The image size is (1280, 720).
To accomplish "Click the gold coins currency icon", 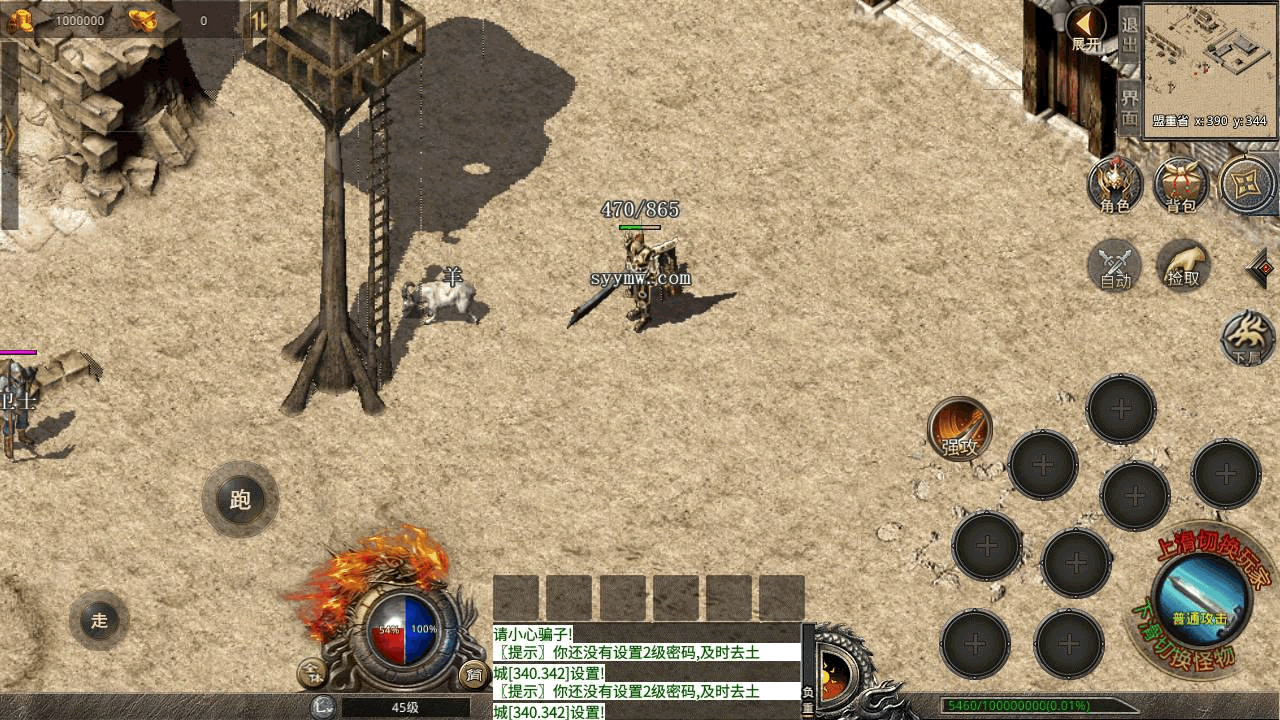I will 20,20.
